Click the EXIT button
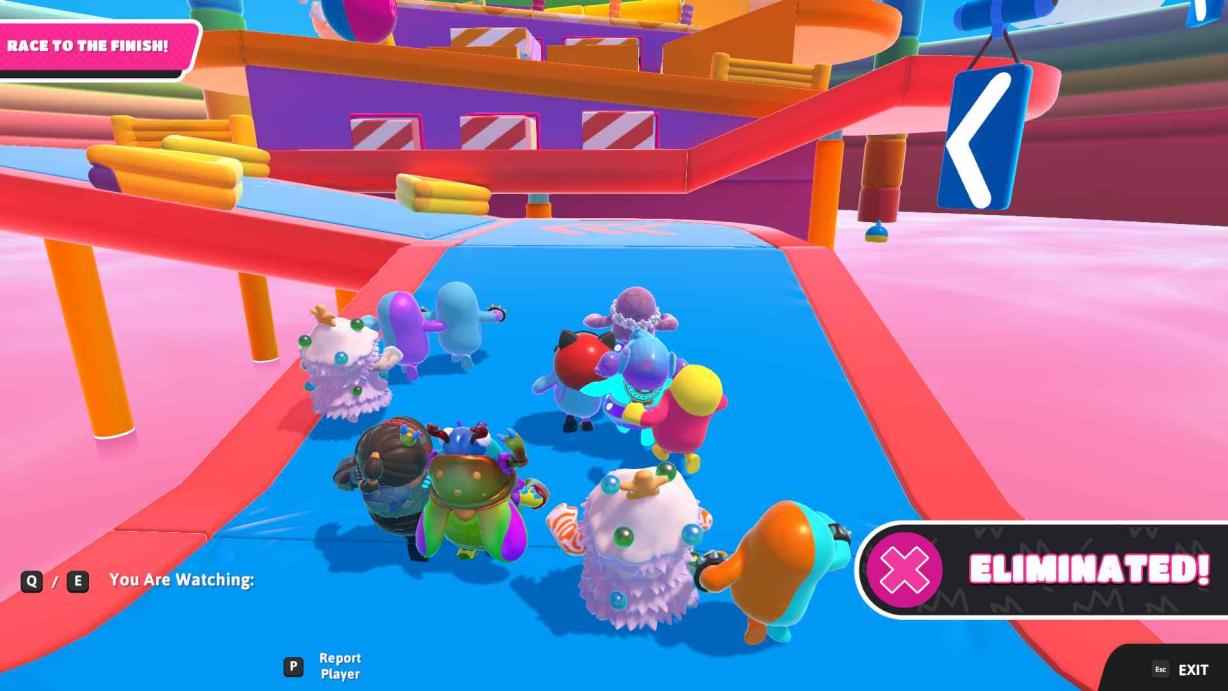 pyautogui.click(x=1181, y=670)
